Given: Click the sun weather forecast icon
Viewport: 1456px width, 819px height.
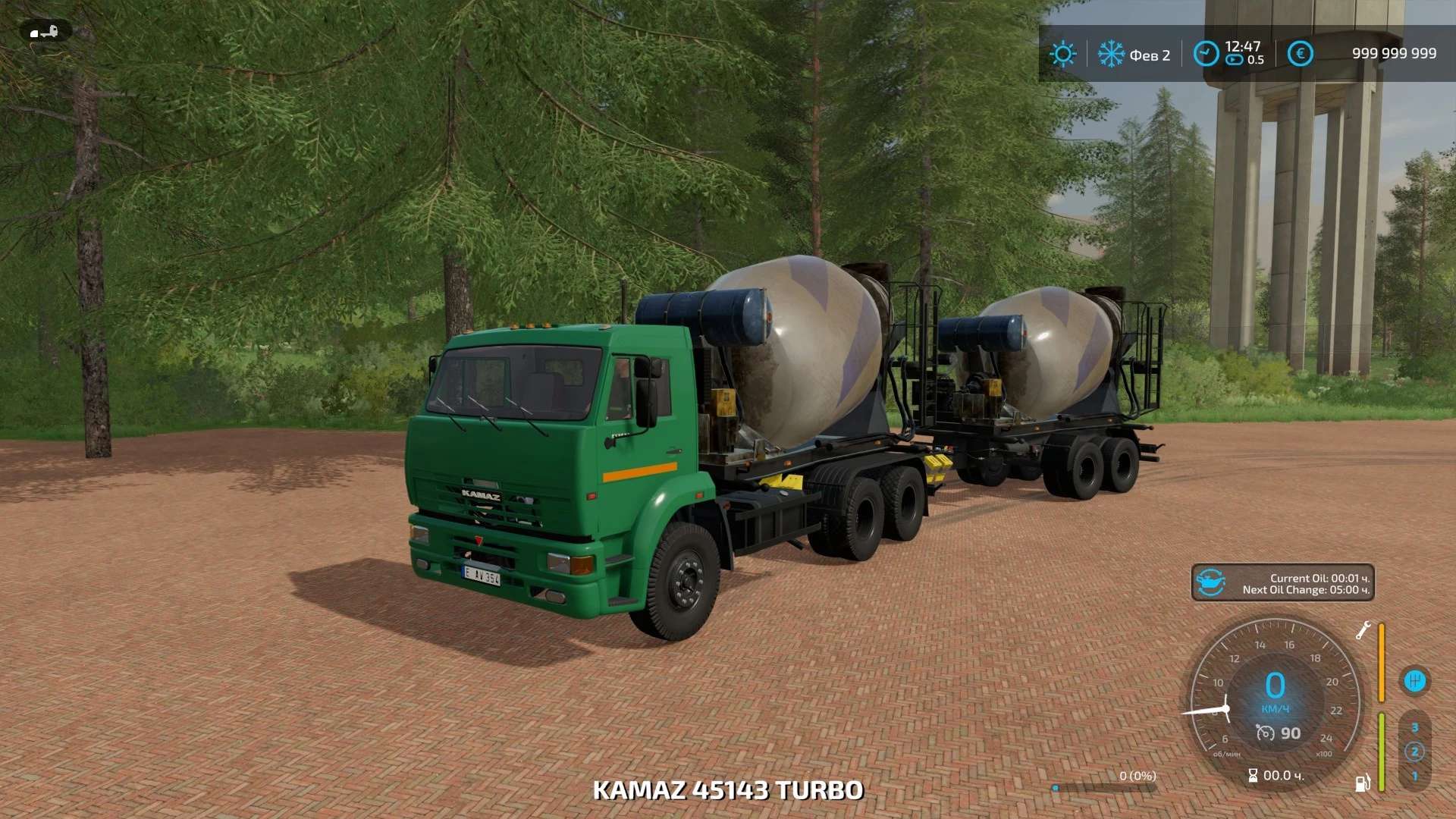Looking at the screenshot, I should point(1062,54).
